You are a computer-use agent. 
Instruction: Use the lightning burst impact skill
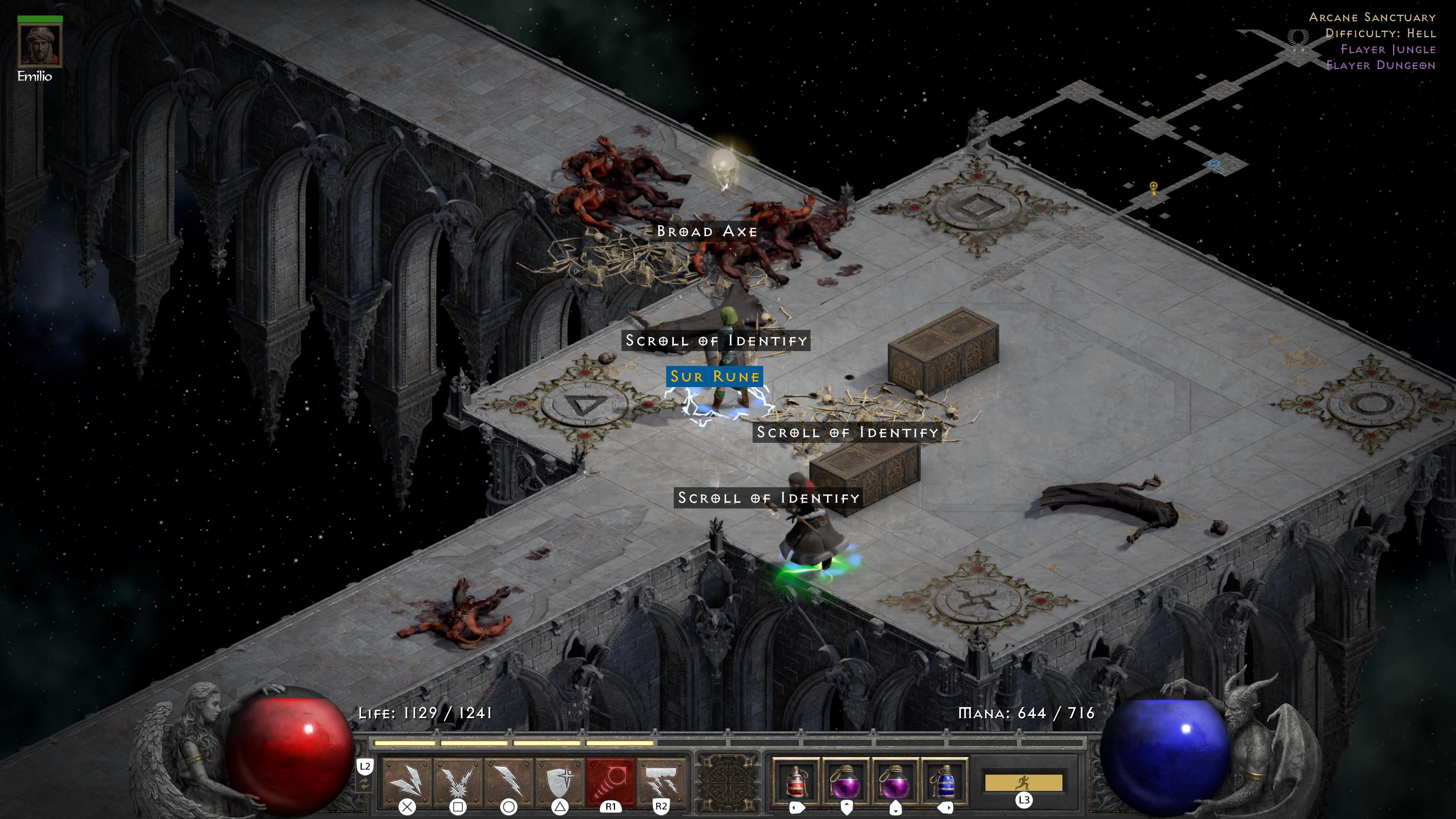point(458,780)
